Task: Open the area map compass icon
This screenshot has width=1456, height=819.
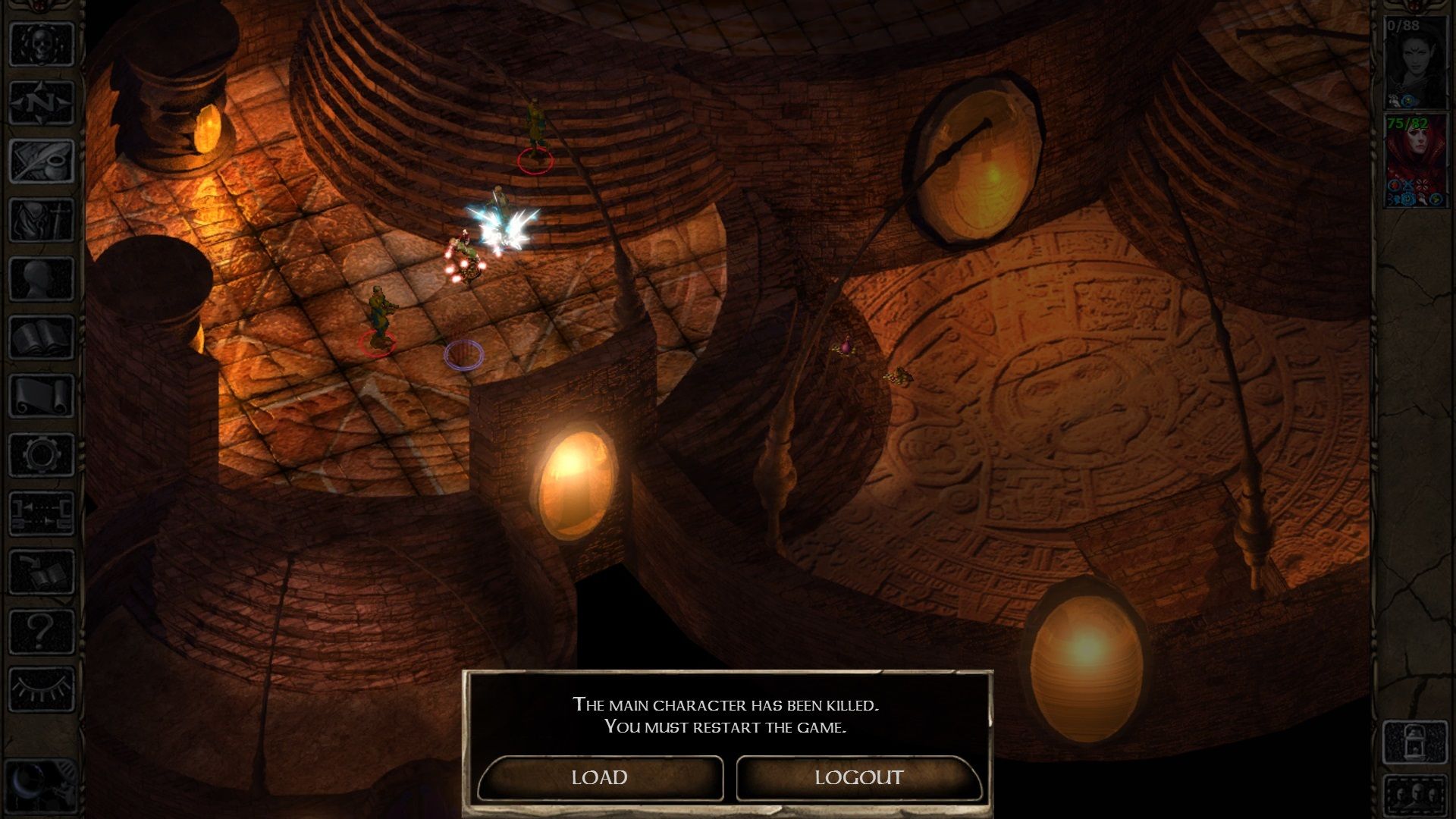Action: [x=42, y=102]
